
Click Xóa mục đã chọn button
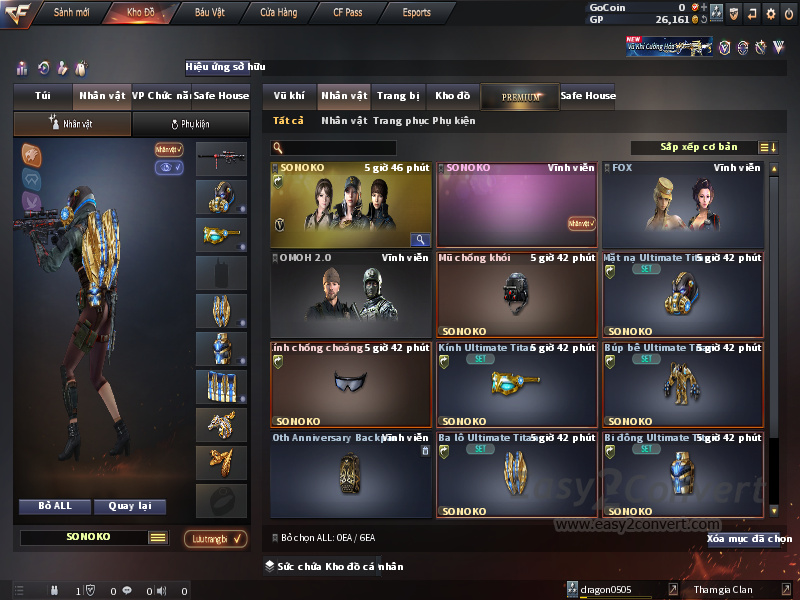pyautogui.click(x=749, y=538)
